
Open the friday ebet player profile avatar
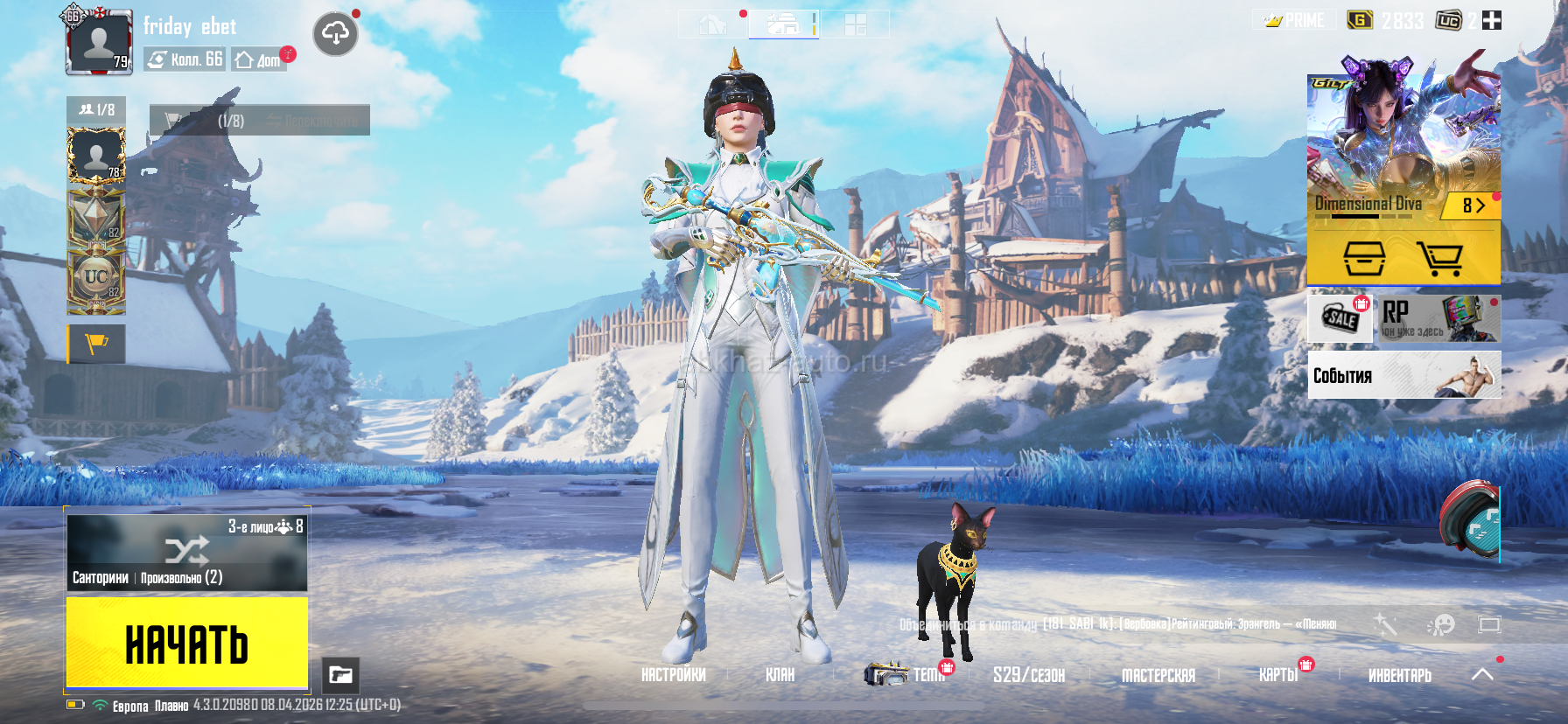point(99,41)
